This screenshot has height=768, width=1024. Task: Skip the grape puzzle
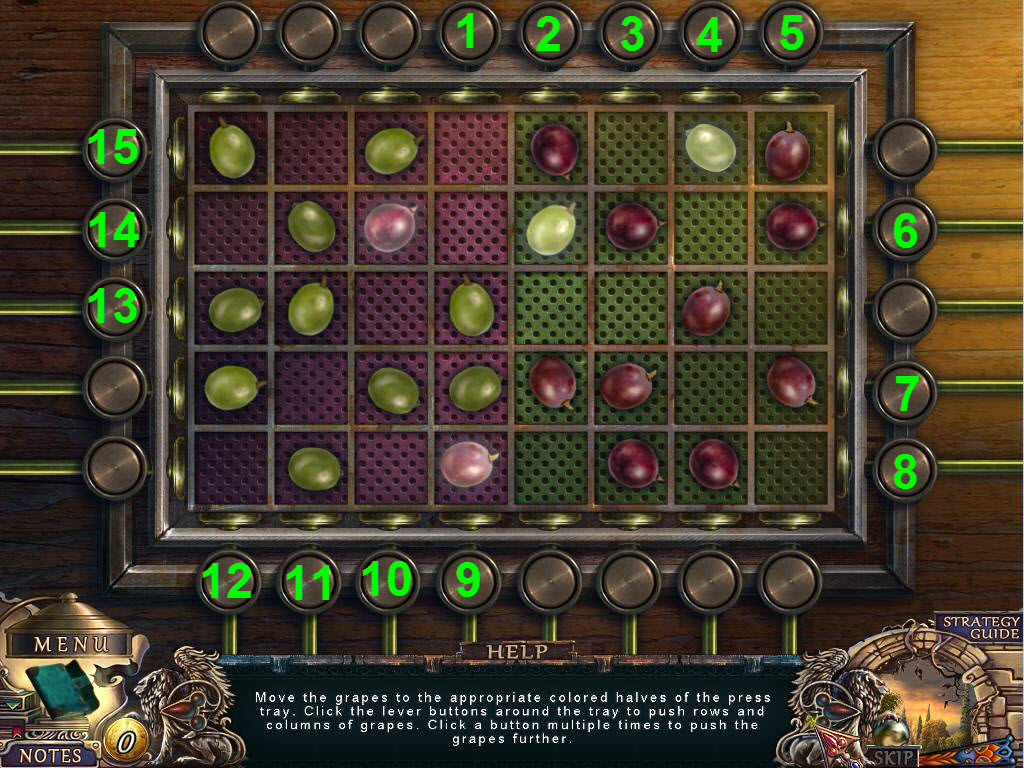point(893,756)
